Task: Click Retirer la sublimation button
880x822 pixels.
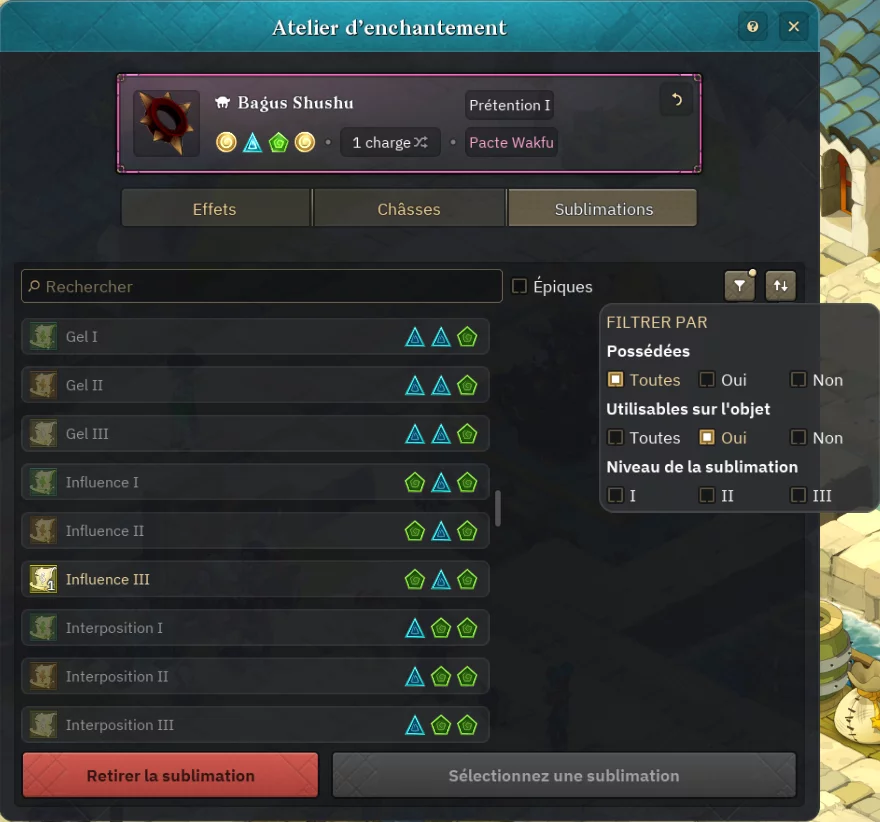Action: click(170, 775)
